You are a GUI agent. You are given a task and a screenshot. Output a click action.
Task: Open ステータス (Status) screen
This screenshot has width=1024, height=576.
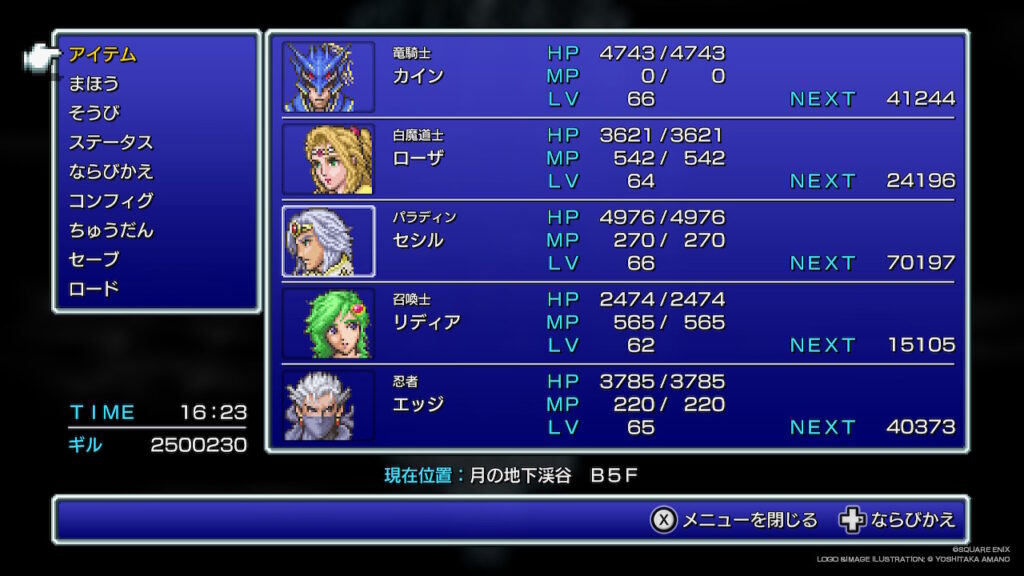[110, 142]
